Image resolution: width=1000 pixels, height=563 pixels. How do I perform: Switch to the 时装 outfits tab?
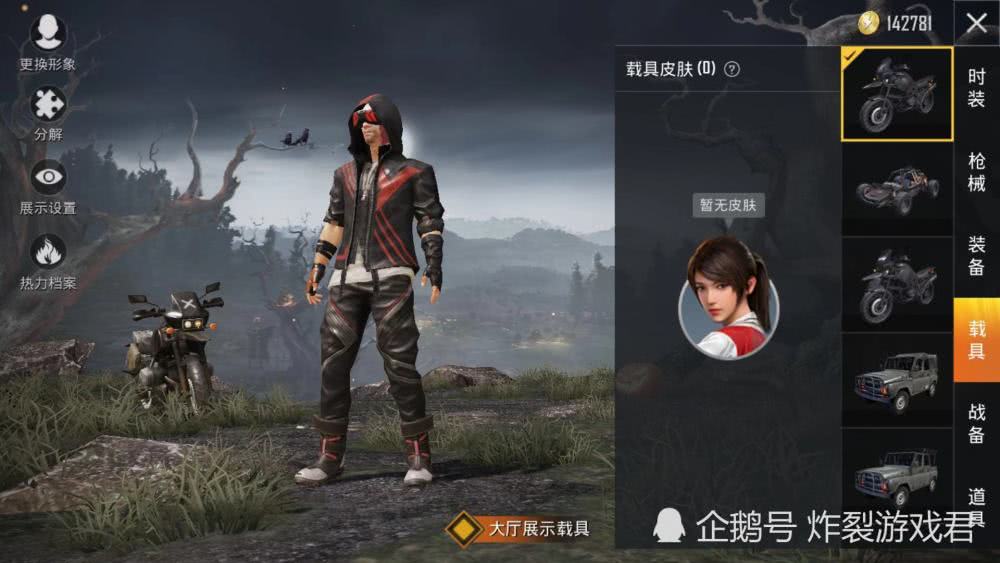coord(976,88)
